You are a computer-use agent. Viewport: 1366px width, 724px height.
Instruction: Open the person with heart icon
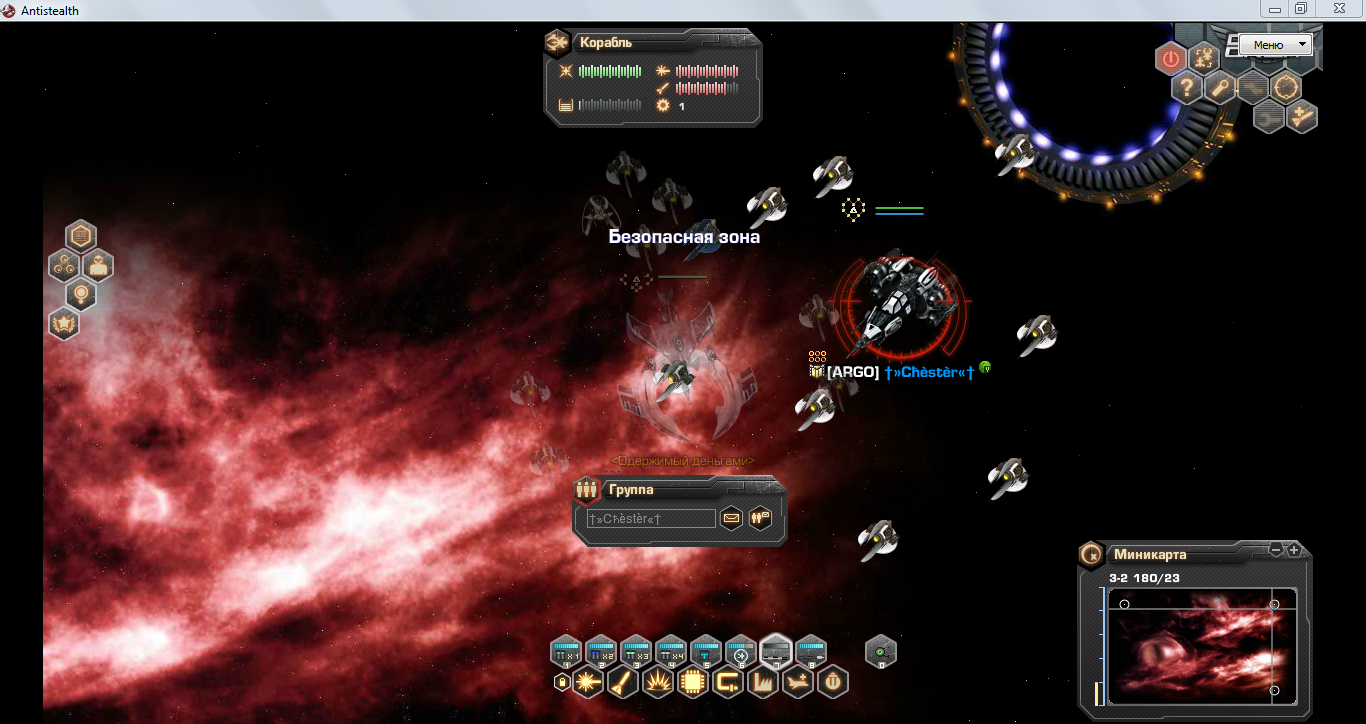[x=98, y=266]
